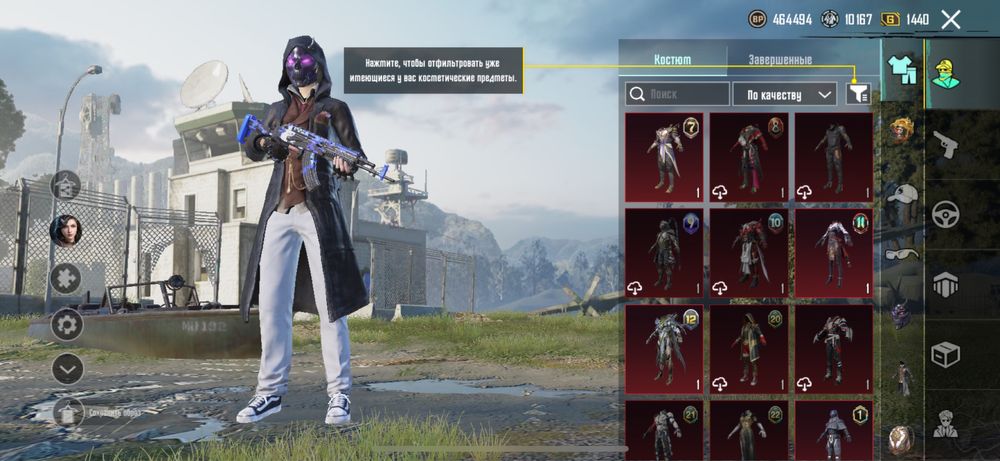Close the inventory with the X button
The height and width of the screenshot is (461, 1000).
pos(951,19)
